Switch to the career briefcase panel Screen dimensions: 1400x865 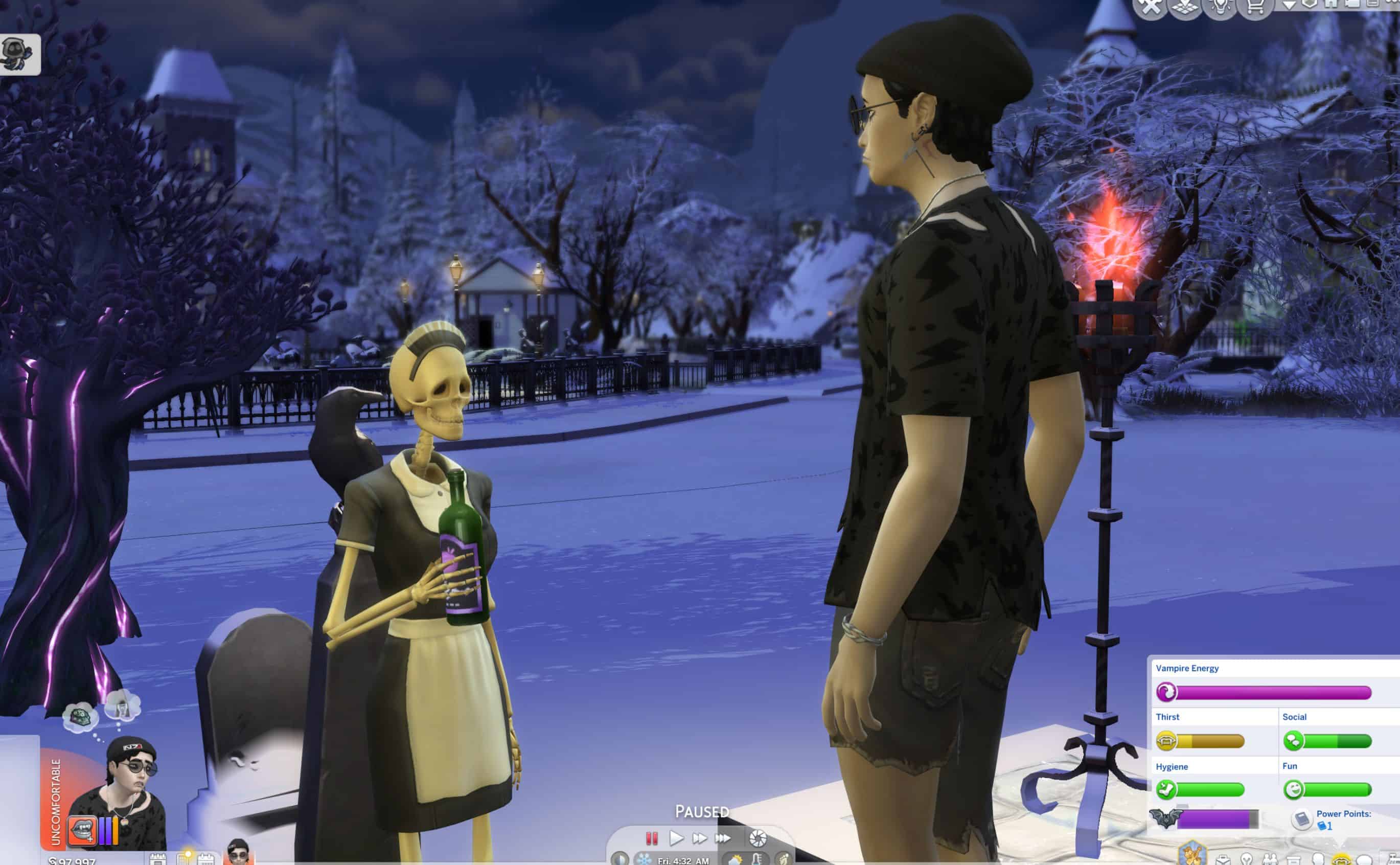tap(1223, 859)
